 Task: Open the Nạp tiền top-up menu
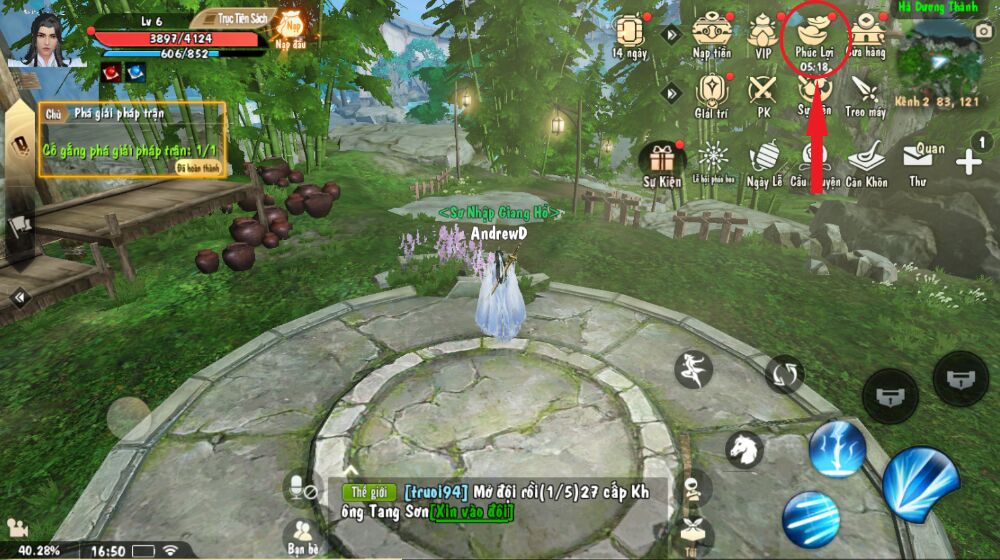[712, 35]
